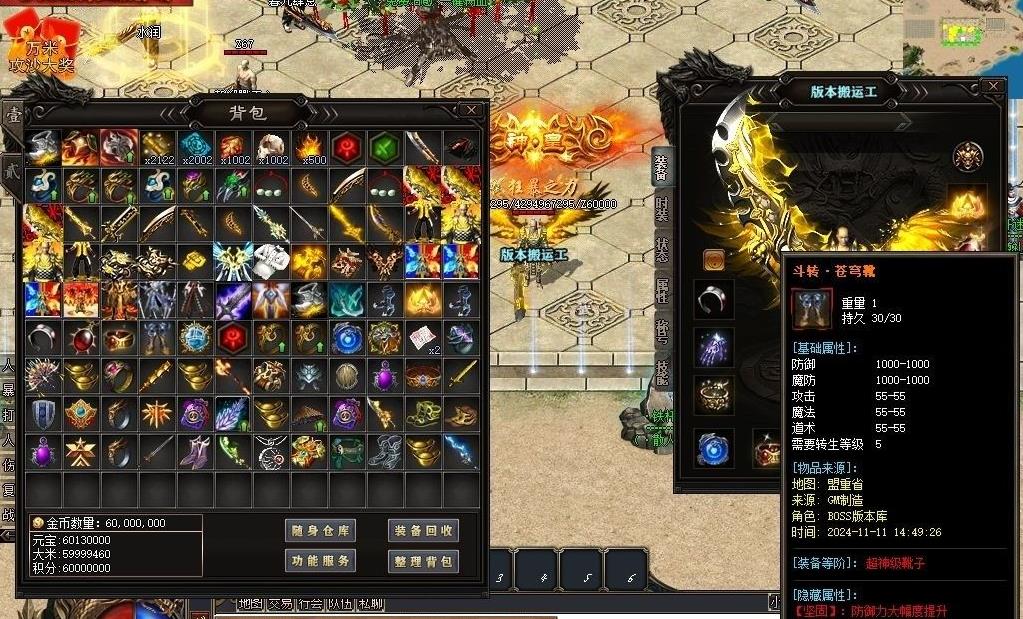Sort inventory with 整理背包 button
The width and height of the screenshot is (1023, 619).
[x=423, y=561]
